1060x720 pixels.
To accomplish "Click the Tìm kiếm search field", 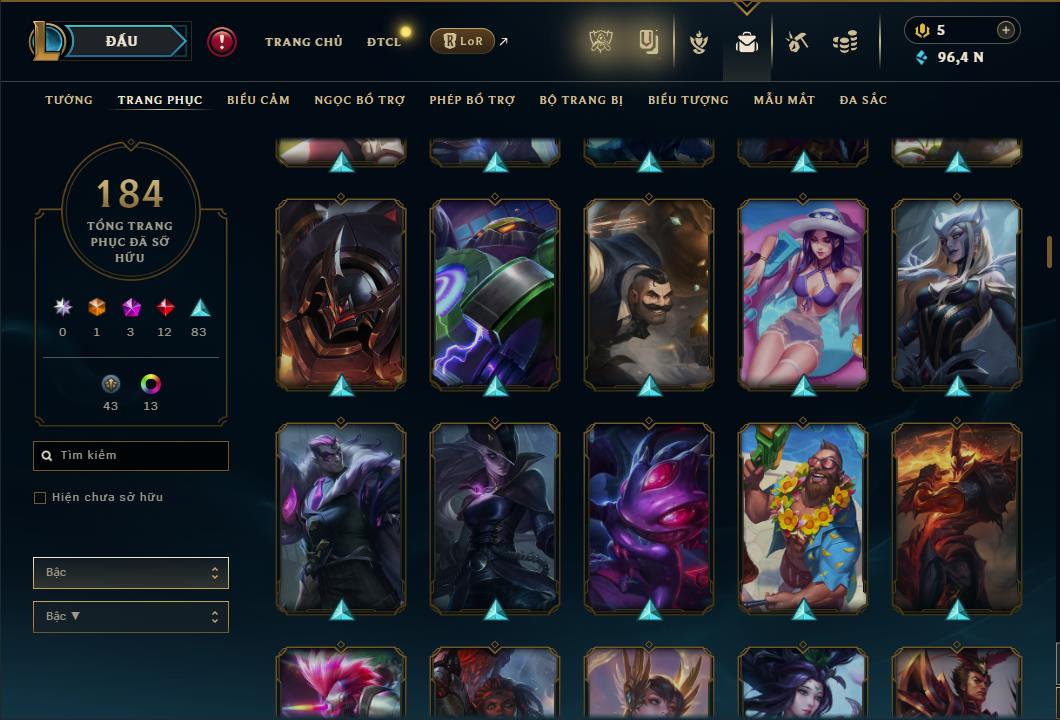I will coord(131,456).
